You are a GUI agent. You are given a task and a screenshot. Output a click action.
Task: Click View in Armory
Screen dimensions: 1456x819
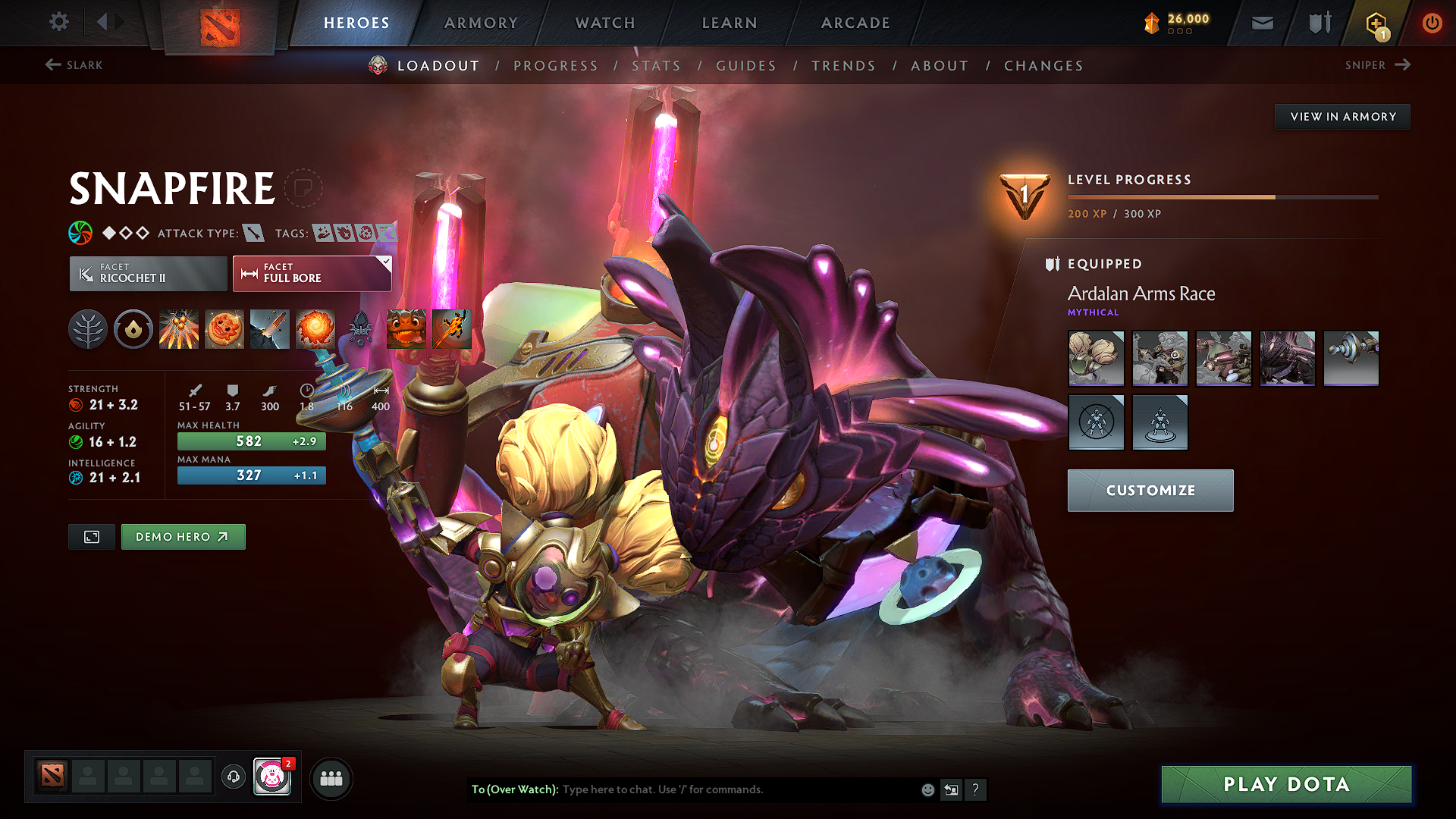1342,117
